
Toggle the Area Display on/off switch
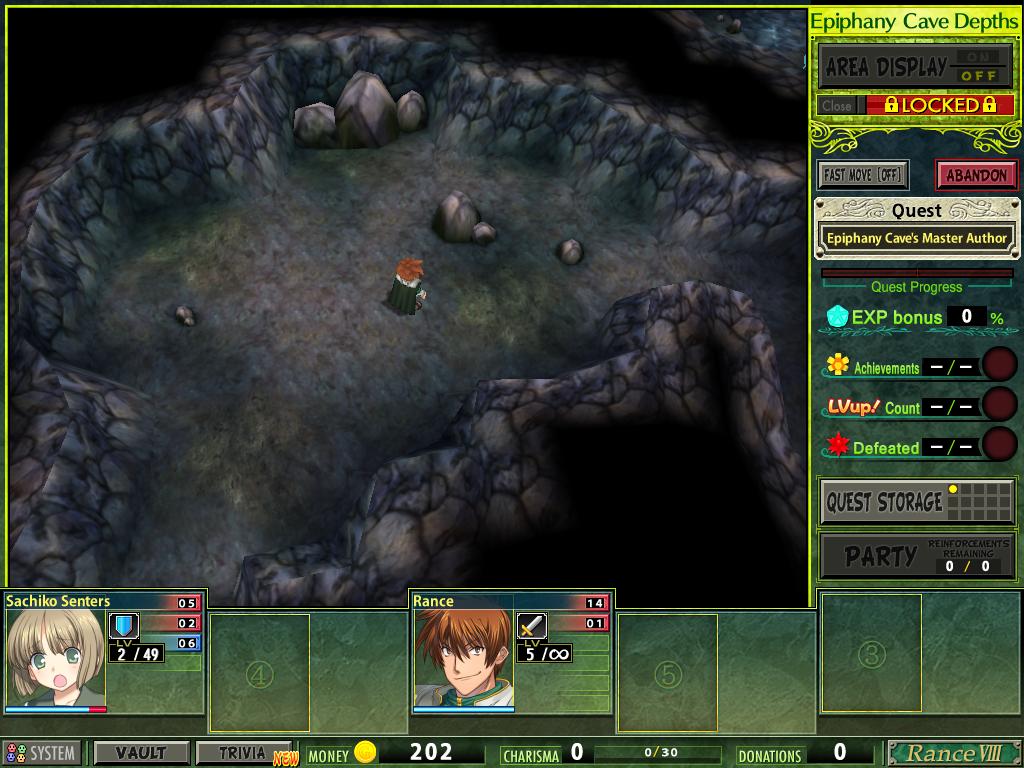[978, 67]
